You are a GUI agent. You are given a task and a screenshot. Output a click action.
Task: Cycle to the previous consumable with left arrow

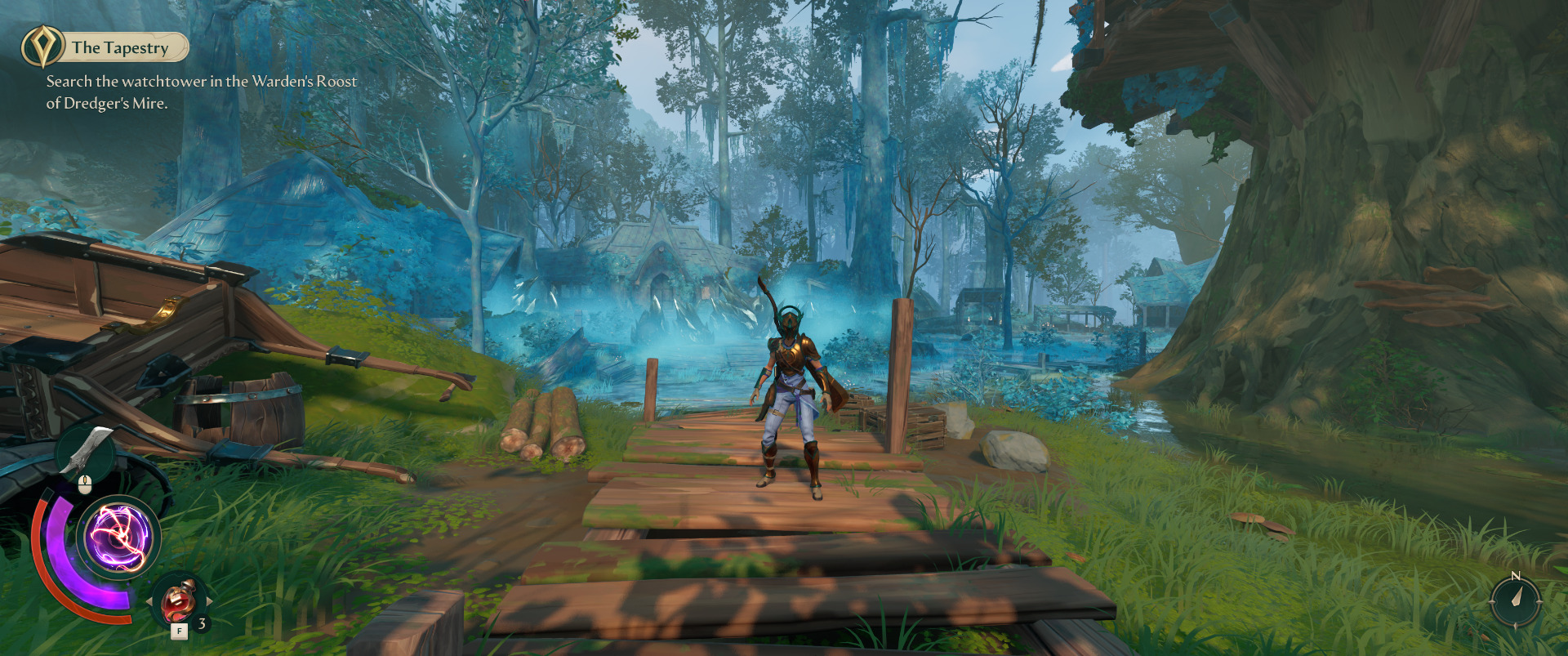pos(149,601)
